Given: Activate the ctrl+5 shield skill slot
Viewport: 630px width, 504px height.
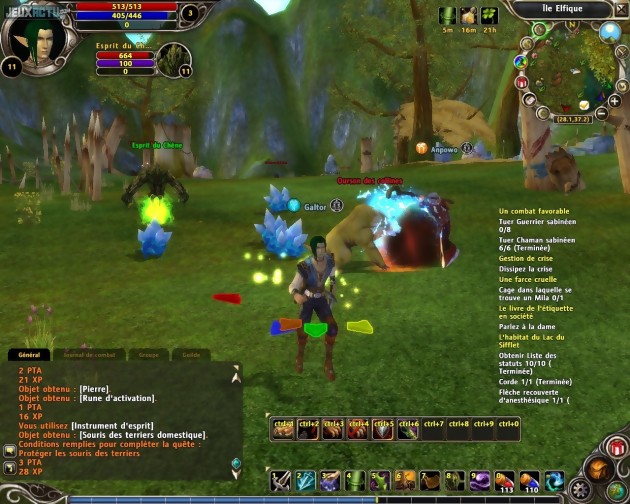Looking at the screenshot, I should pos(383,429).
